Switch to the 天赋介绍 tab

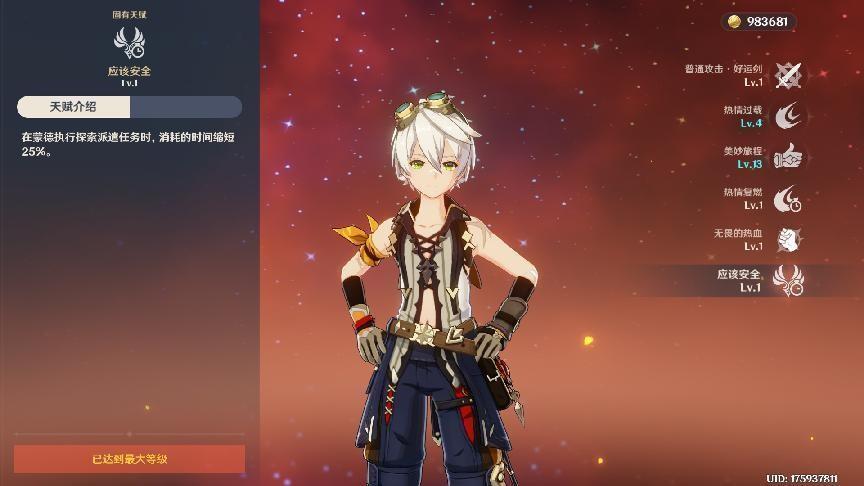(x=73, y=107)
